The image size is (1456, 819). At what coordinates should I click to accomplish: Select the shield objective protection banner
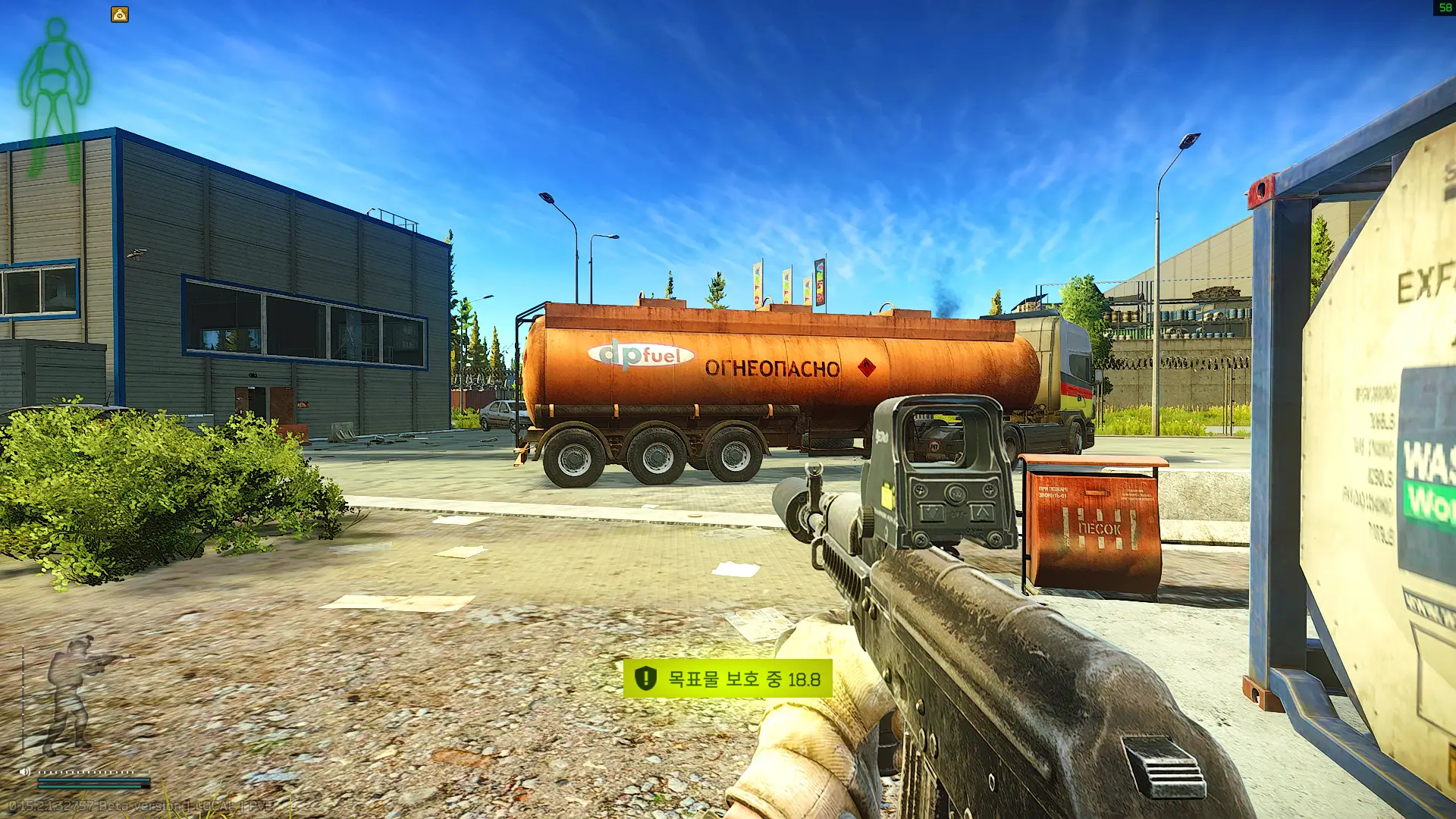[x=727, y=679]
